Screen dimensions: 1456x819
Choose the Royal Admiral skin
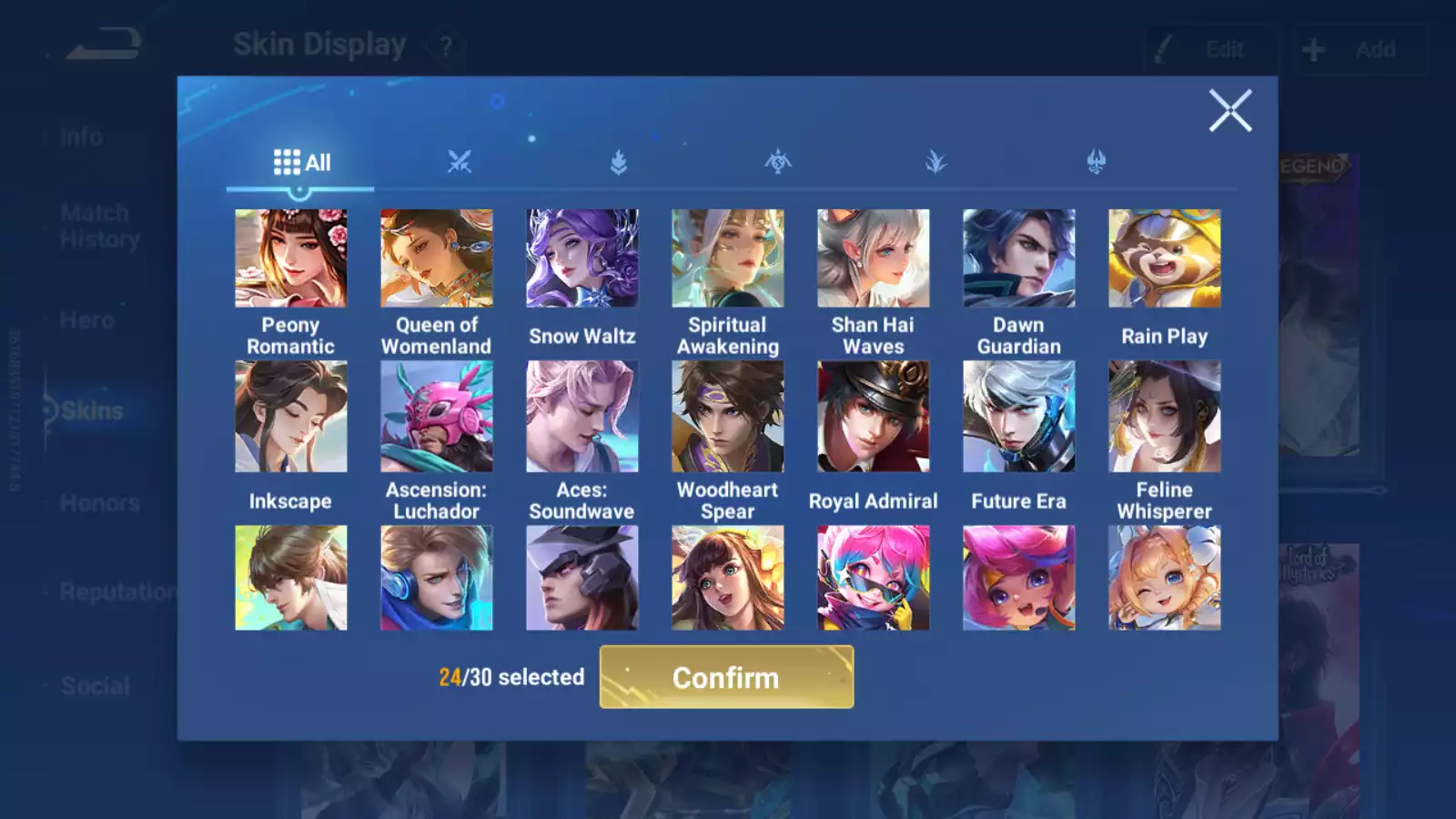coord(874,417)
